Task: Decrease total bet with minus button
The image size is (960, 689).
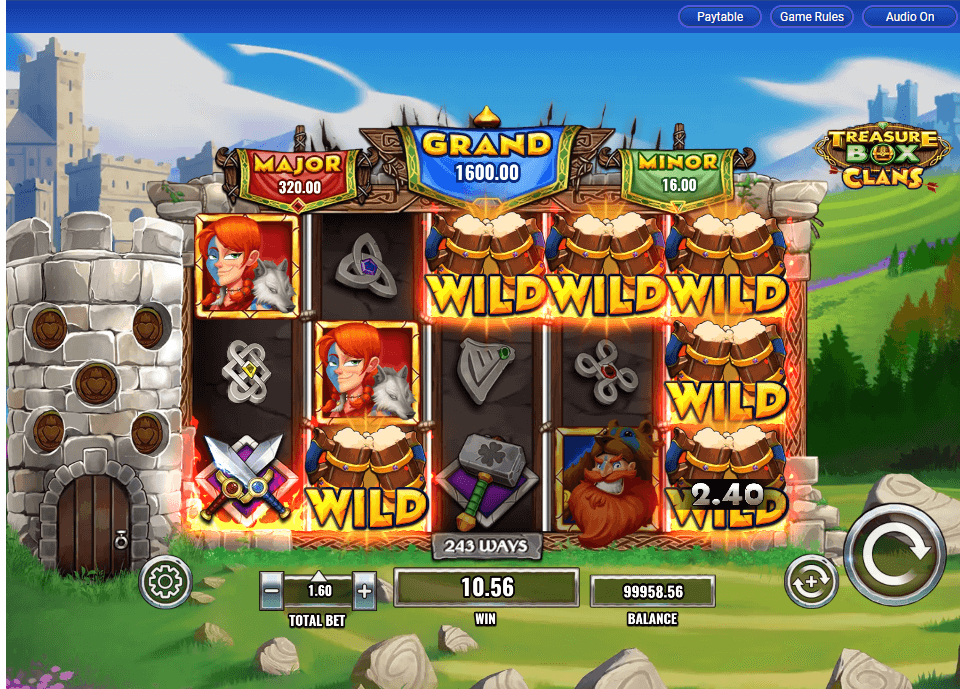Action: (271, 590)
